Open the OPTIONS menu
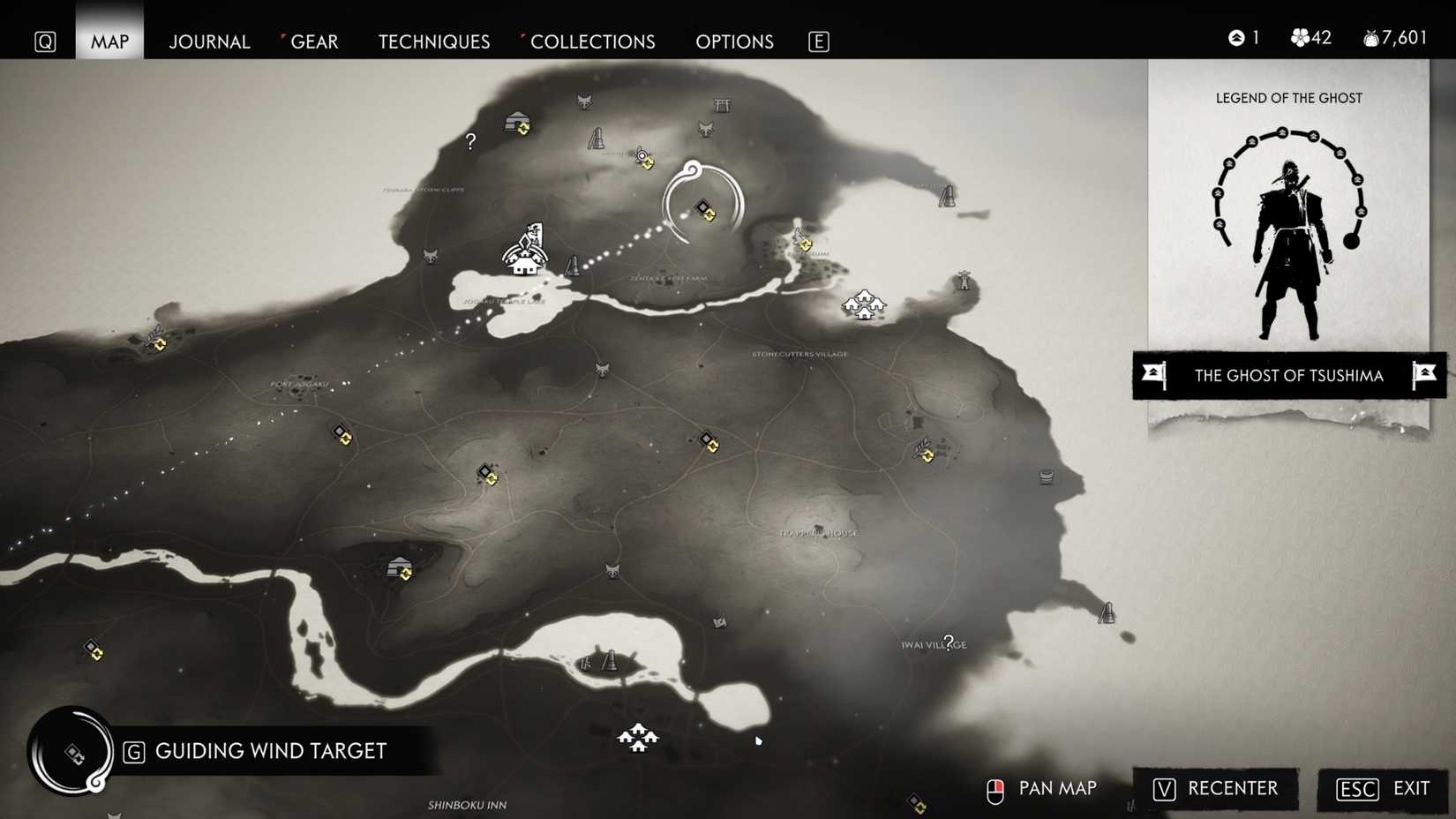1456x819 pixels. point(734,41)
